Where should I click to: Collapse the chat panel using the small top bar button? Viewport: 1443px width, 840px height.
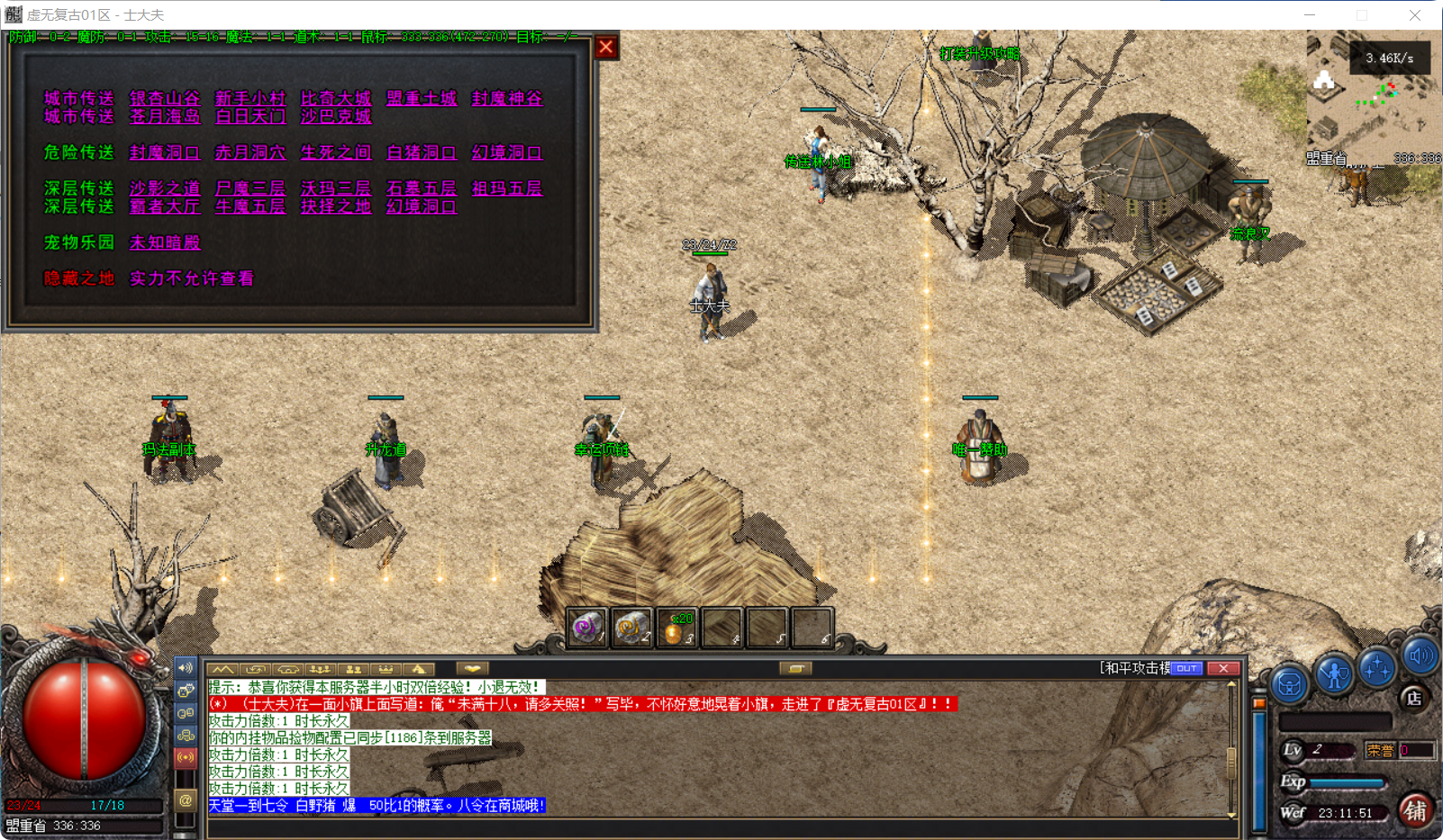coord(794,667)
